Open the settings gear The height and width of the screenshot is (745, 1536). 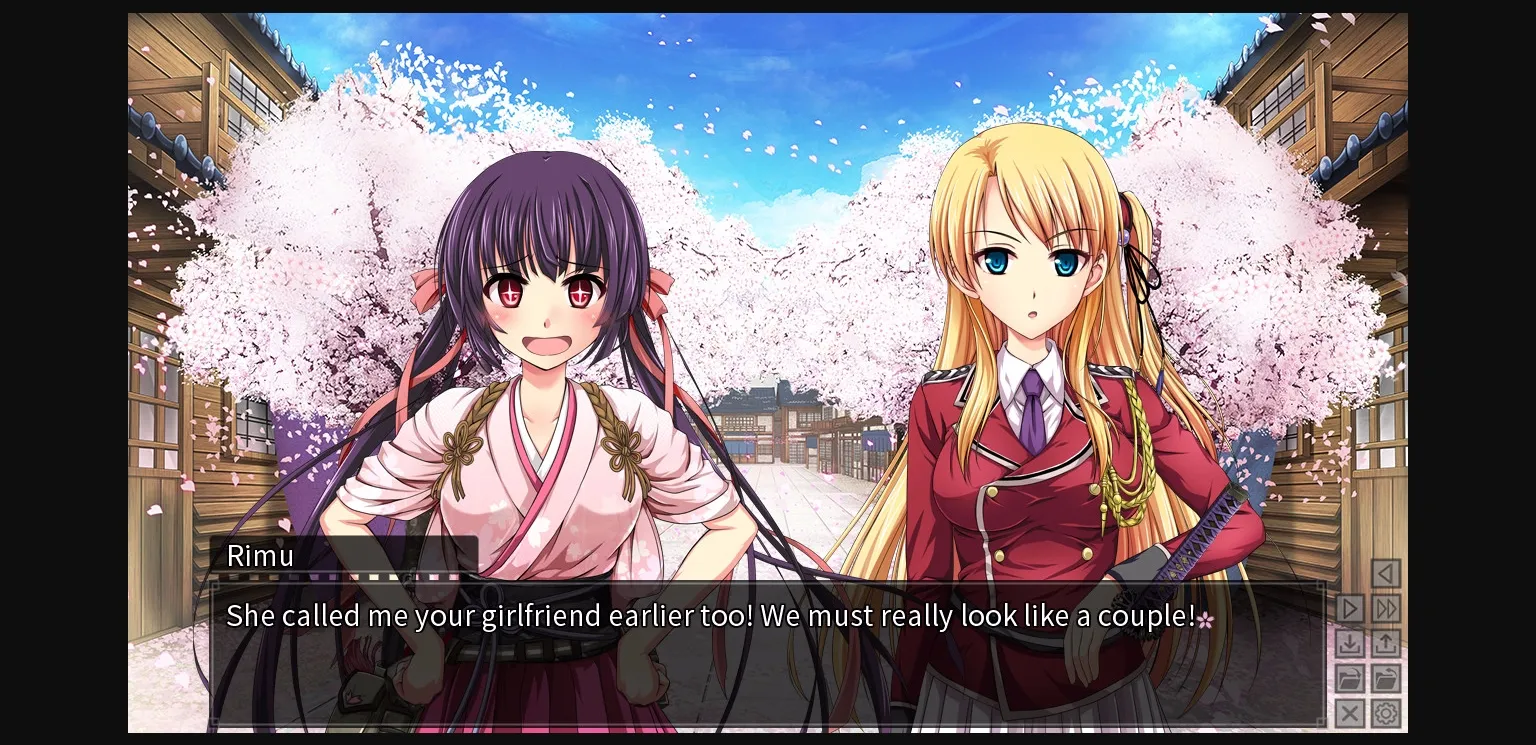1387,713
